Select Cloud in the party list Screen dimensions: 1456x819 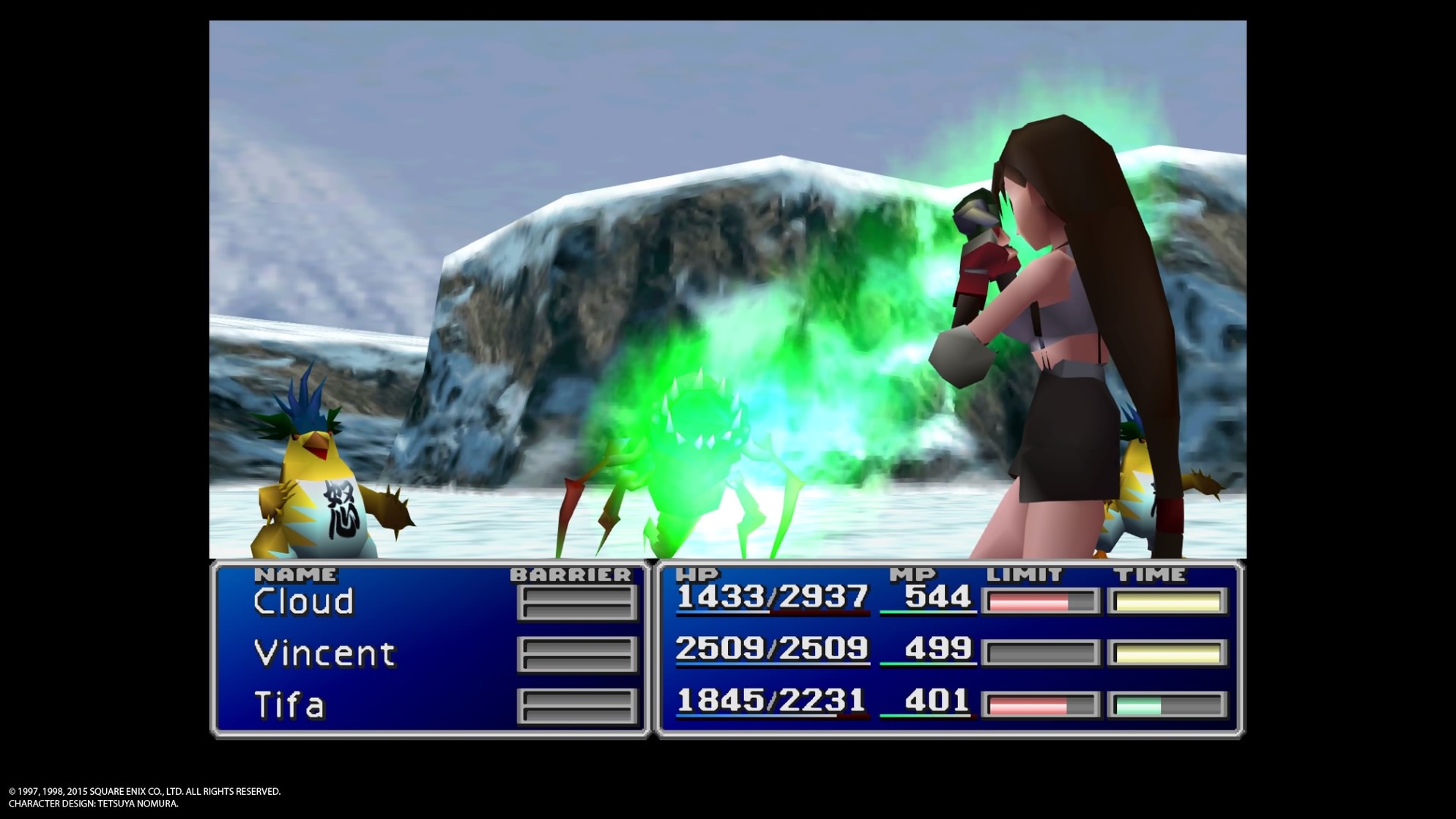[x=304, y=602]
